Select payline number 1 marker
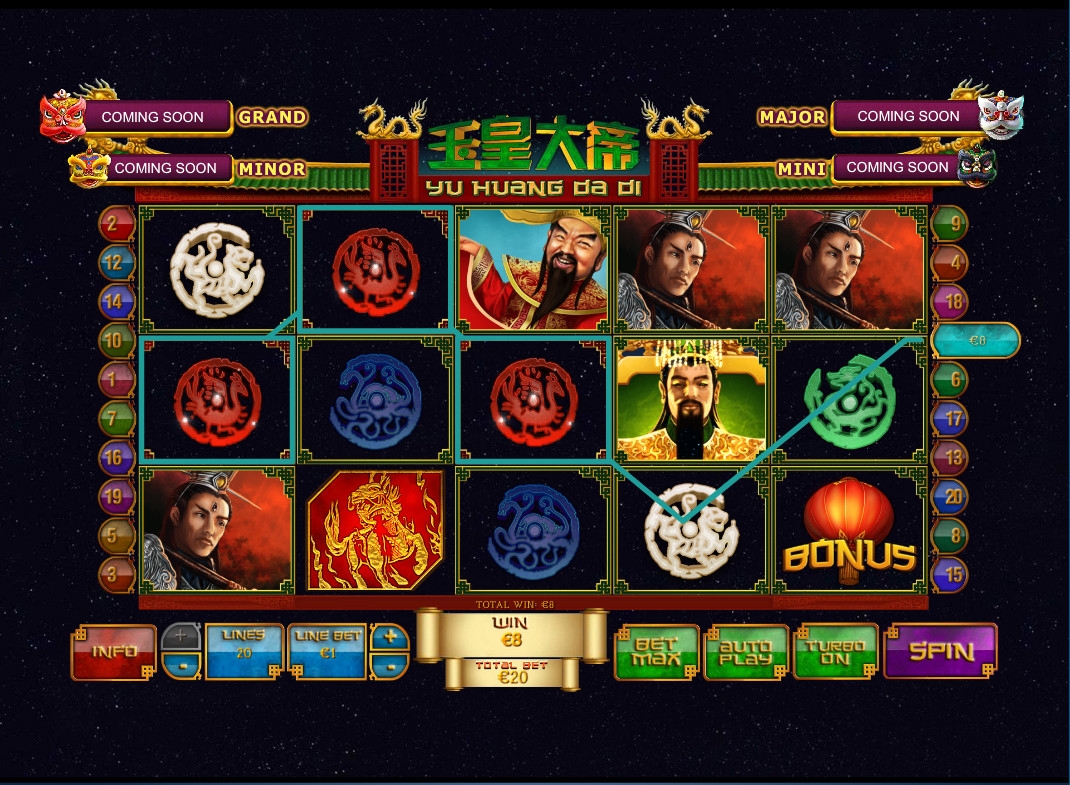Image resolution: width=1070 pixels, height=785 pixels. point(116,379)
